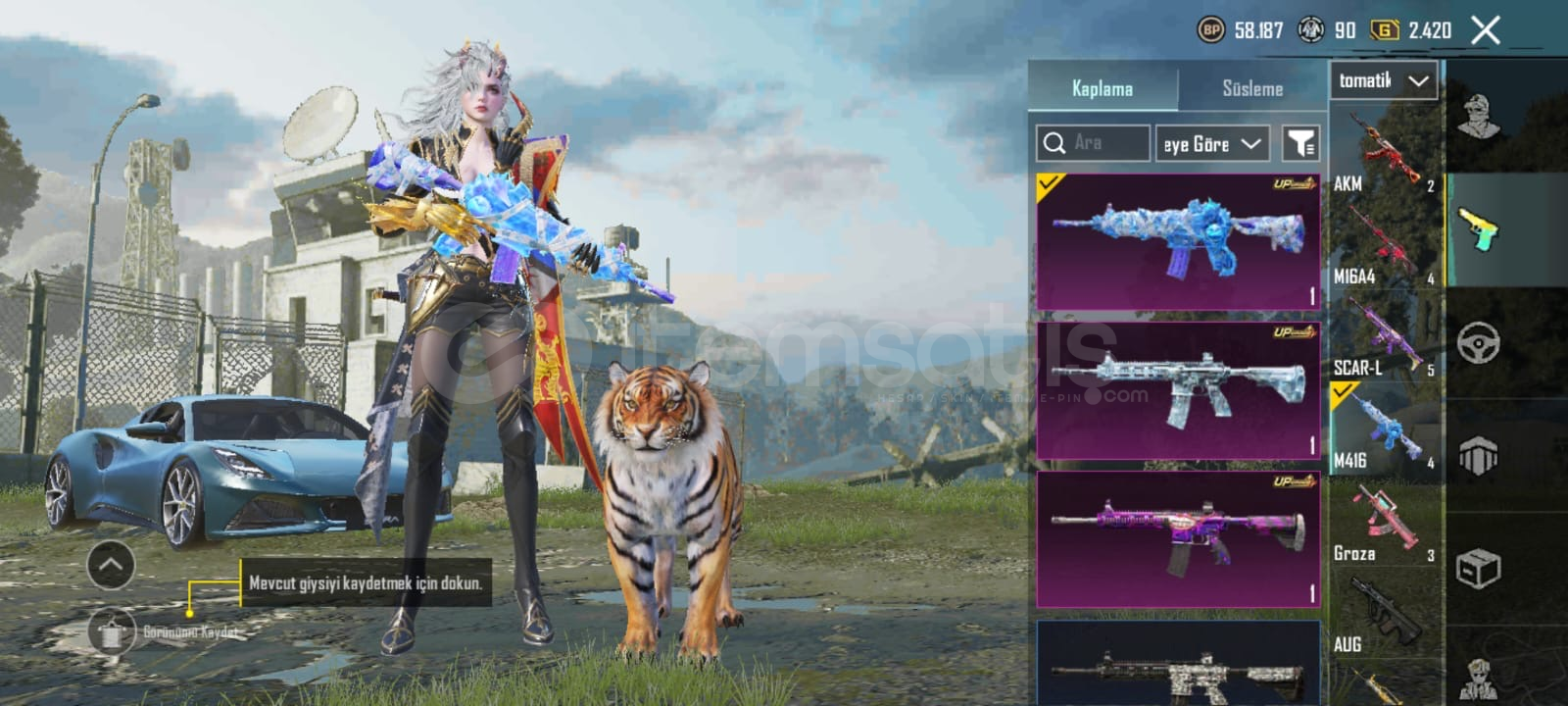Select AUG in the weapon list
This screenshot has height=706, width=1568.
[x=1384, y=616]
